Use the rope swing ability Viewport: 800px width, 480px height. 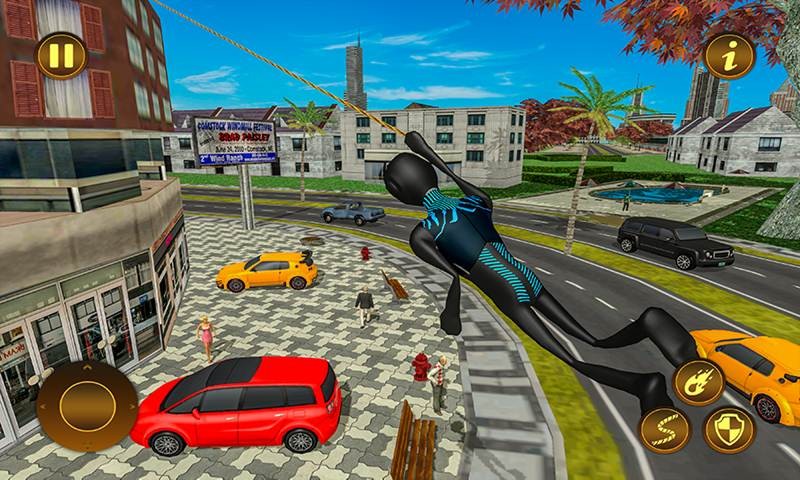664,431
